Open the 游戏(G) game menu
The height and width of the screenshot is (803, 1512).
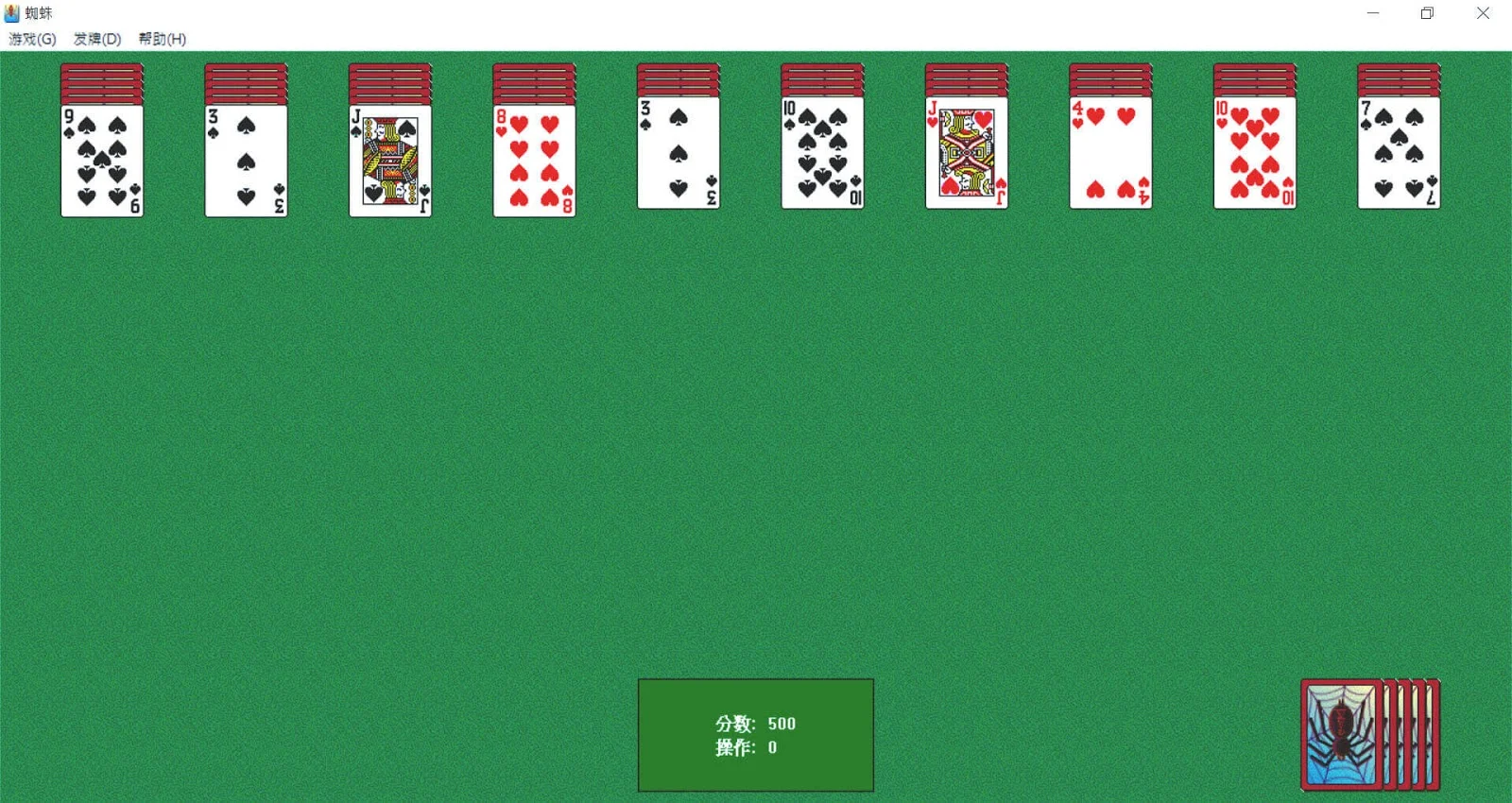tap(31, 40)
